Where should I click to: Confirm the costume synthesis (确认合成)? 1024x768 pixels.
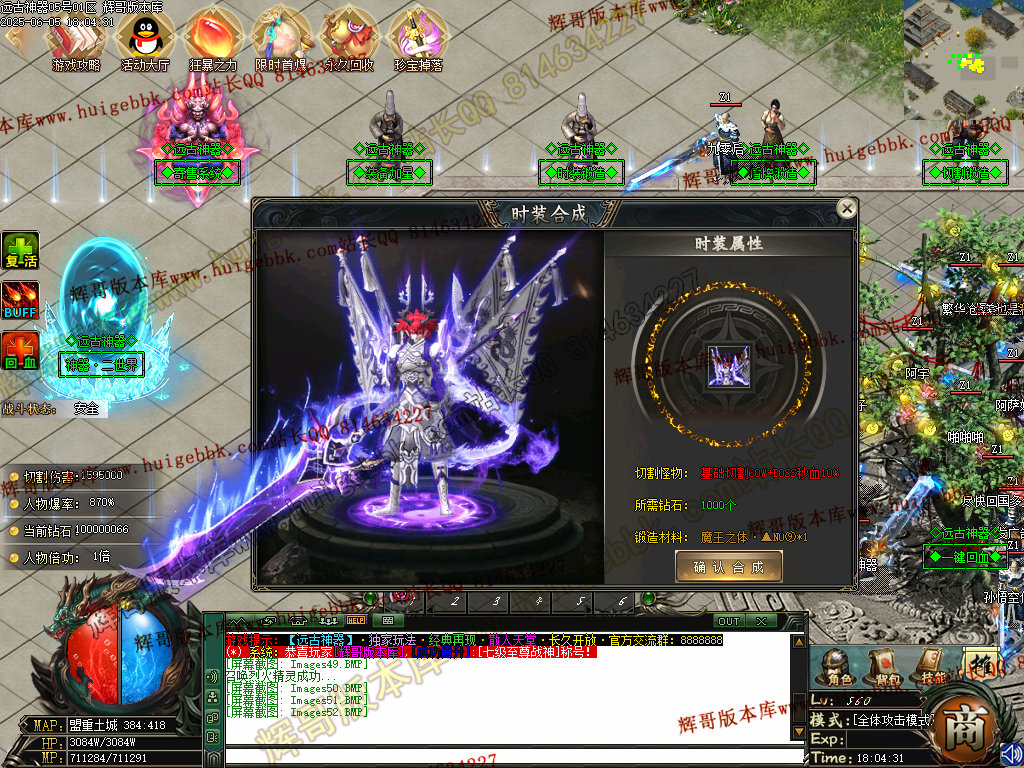[728, 567]
